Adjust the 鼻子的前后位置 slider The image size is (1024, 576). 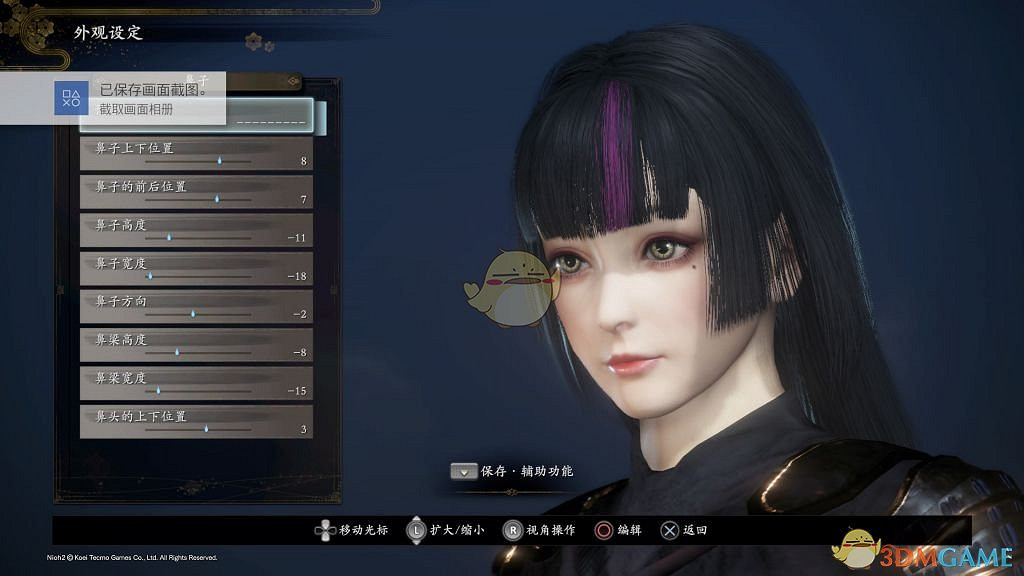pyautogui.click(x=217, y=199)
